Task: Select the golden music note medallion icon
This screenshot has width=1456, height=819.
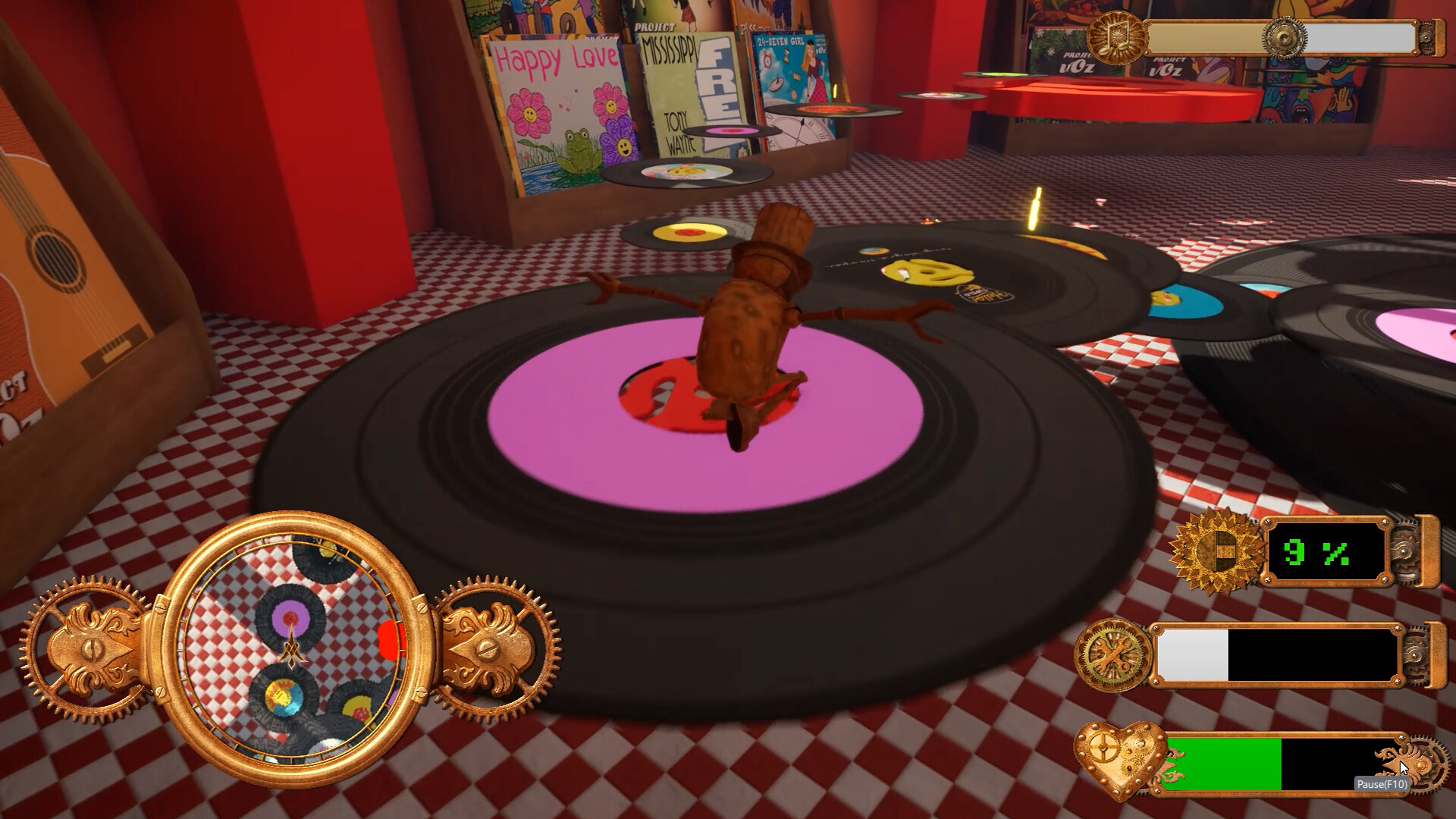Action: pyautogui.click(x=1117, y=36)
